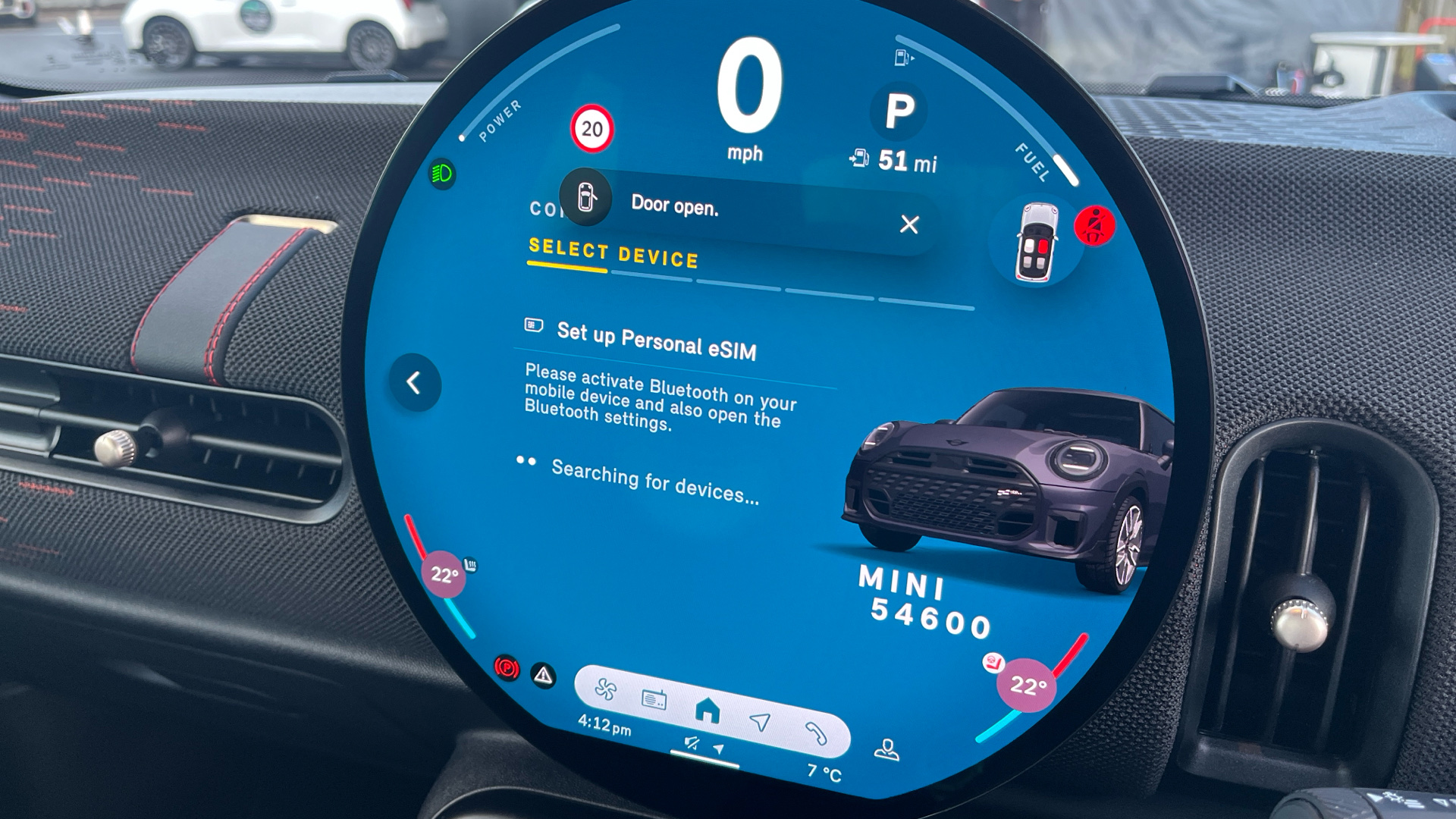Open the climate fan controls
Image resolution: width=1456 pixels, height=819 pixels.
pos(605,689)
